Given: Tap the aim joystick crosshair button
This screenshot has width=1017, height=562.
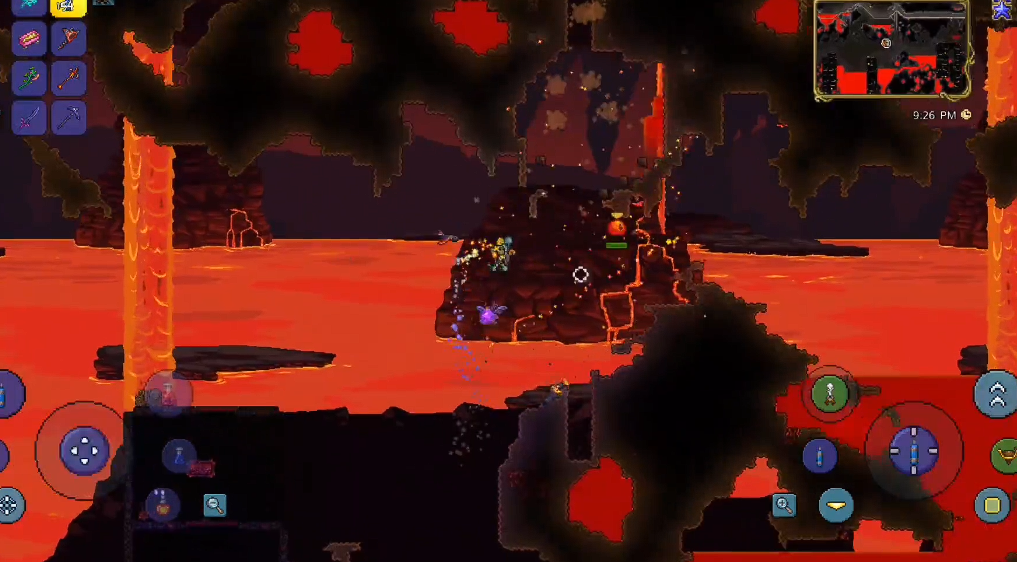Looking at the screenshot, I should click(x=913, y=450).
